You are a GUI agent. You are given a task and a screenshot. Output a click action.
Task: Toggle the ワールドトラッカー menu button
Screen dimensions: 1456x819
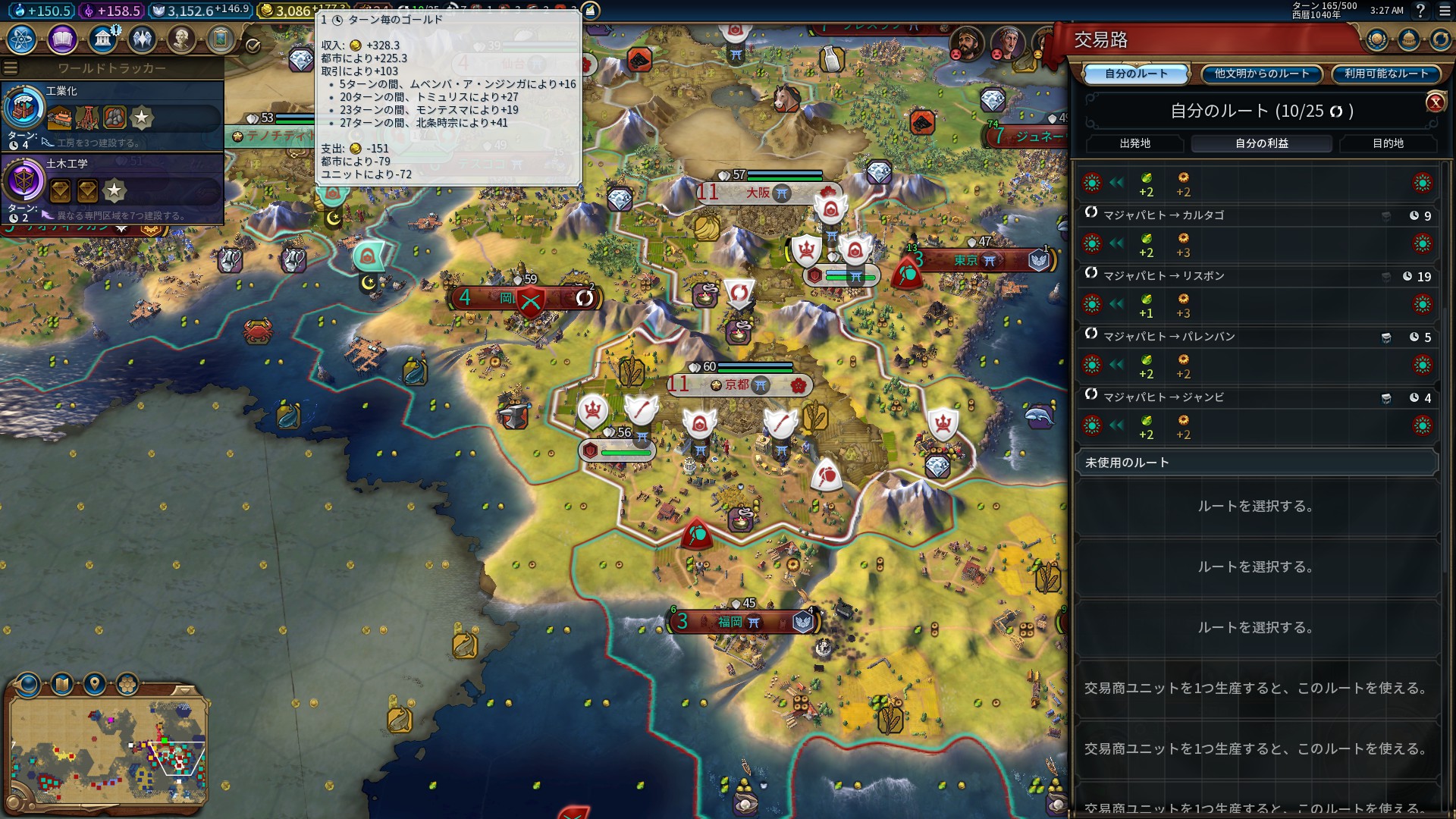point(11,68)
